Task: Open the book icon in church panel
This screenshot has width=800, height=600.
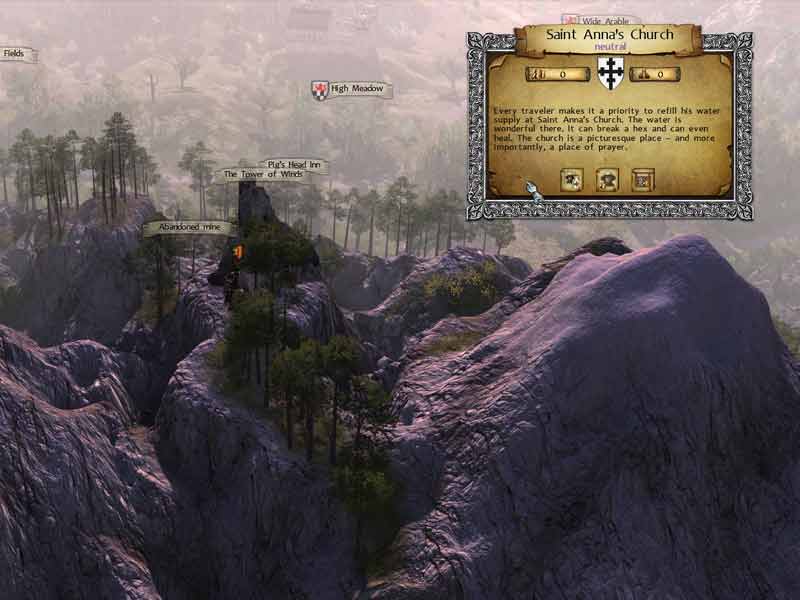Action: click(x=642, y=180)
